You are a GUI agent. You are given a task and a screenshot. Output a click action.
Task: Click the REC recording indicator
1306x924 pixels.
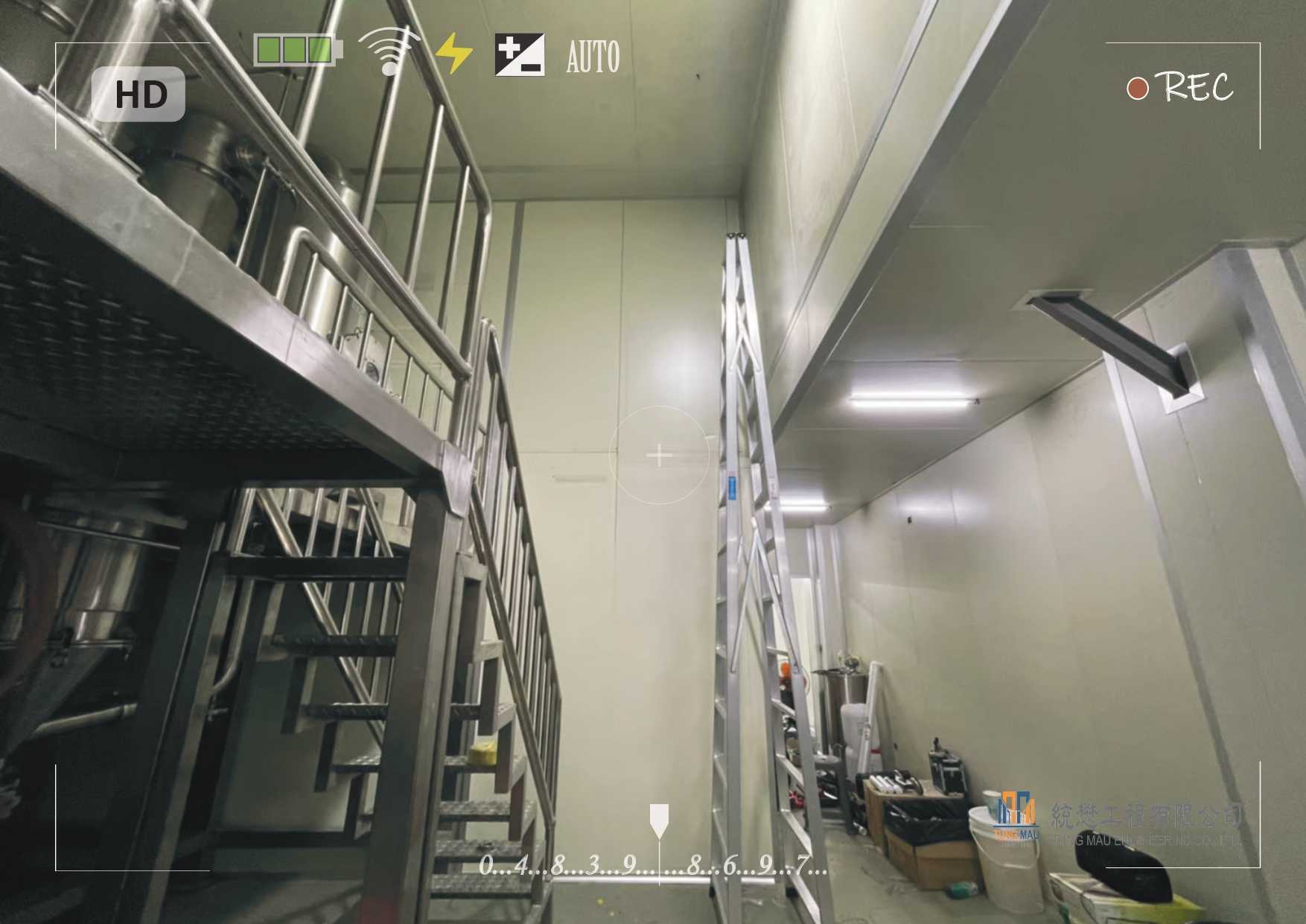1180,87
